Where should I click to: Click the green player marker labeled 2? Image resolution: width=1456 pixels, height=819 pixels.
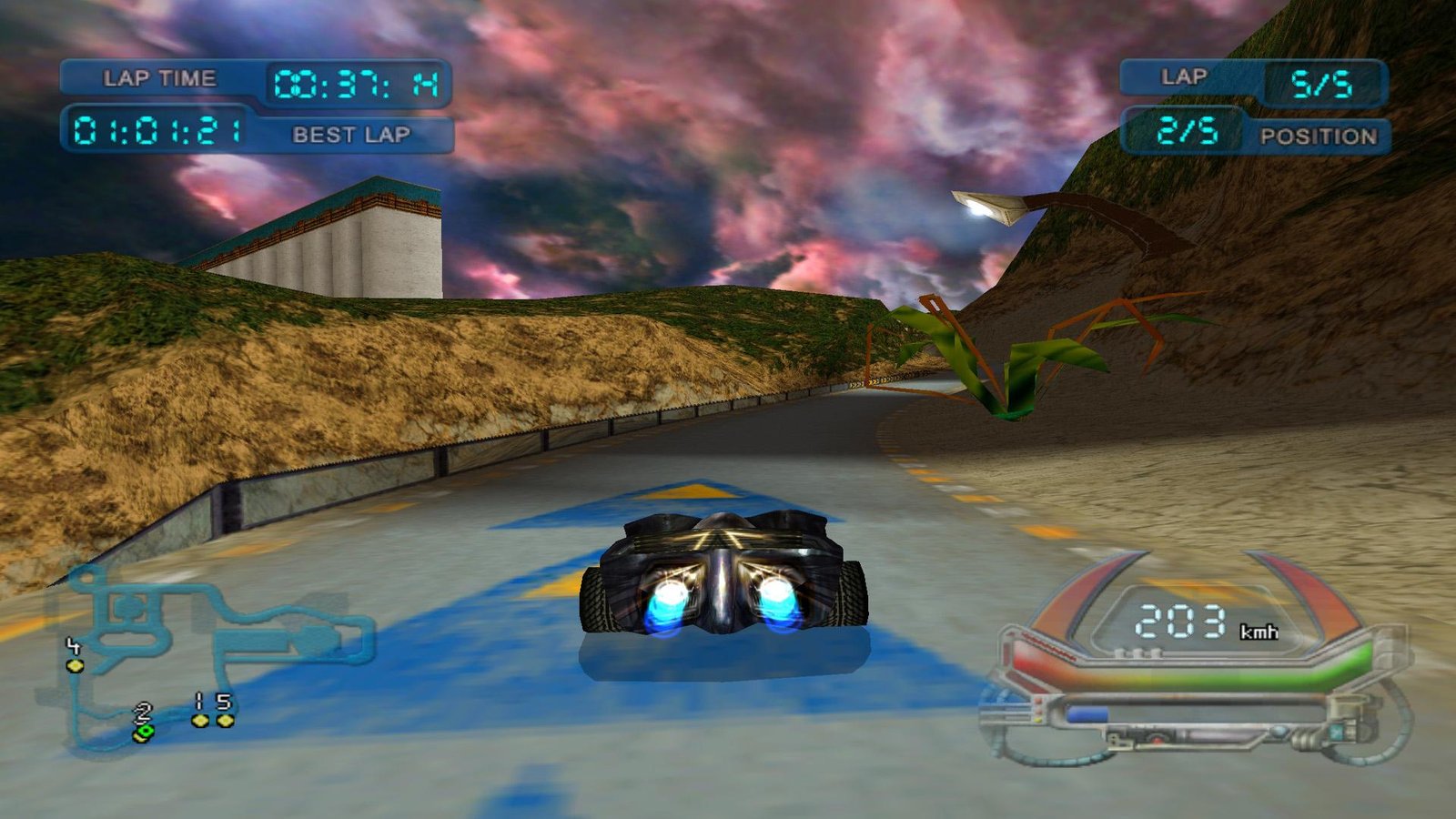tap(143, 732)
